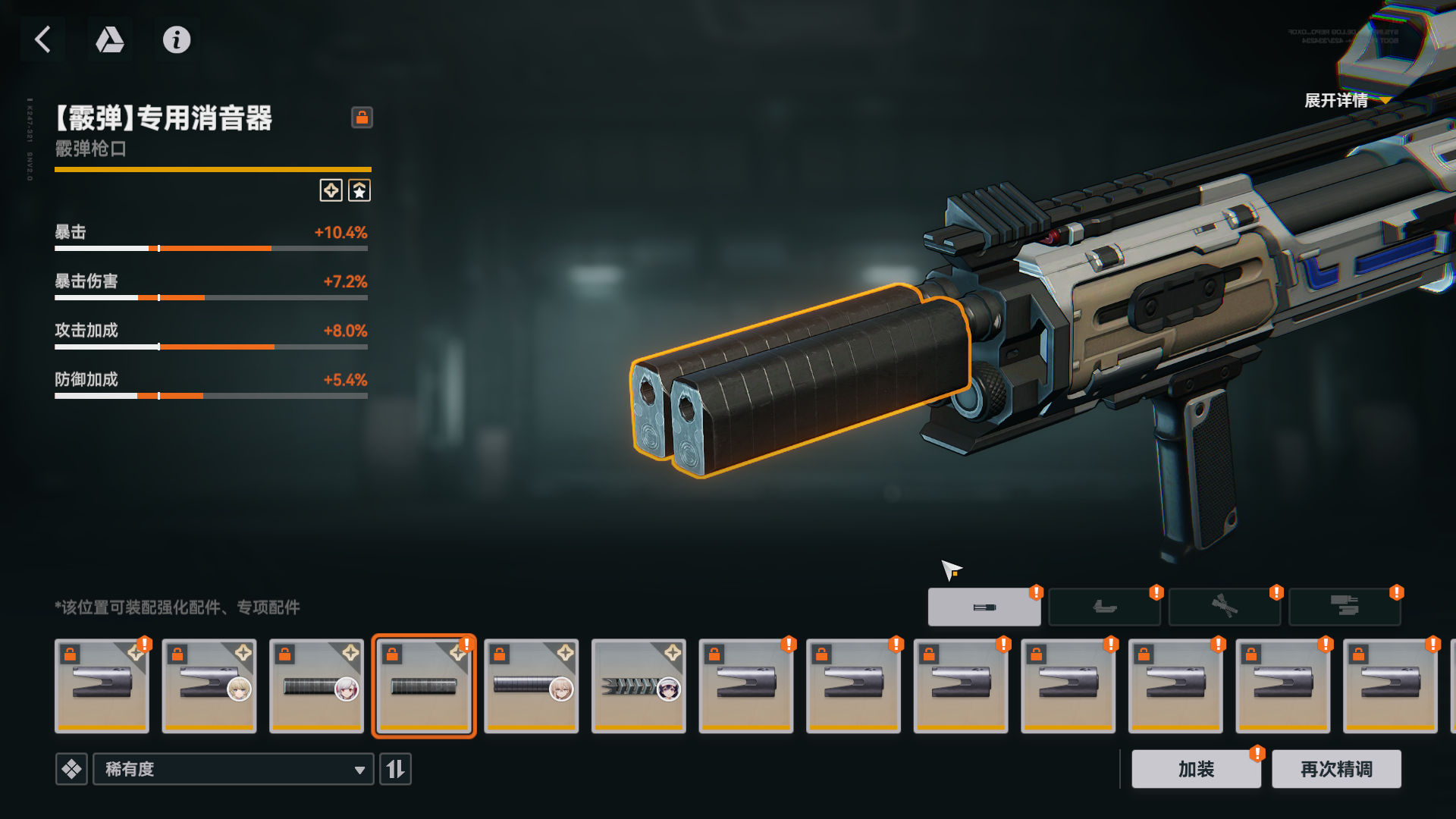Open the 稀有度 sort dropdown

click(233, 769)
